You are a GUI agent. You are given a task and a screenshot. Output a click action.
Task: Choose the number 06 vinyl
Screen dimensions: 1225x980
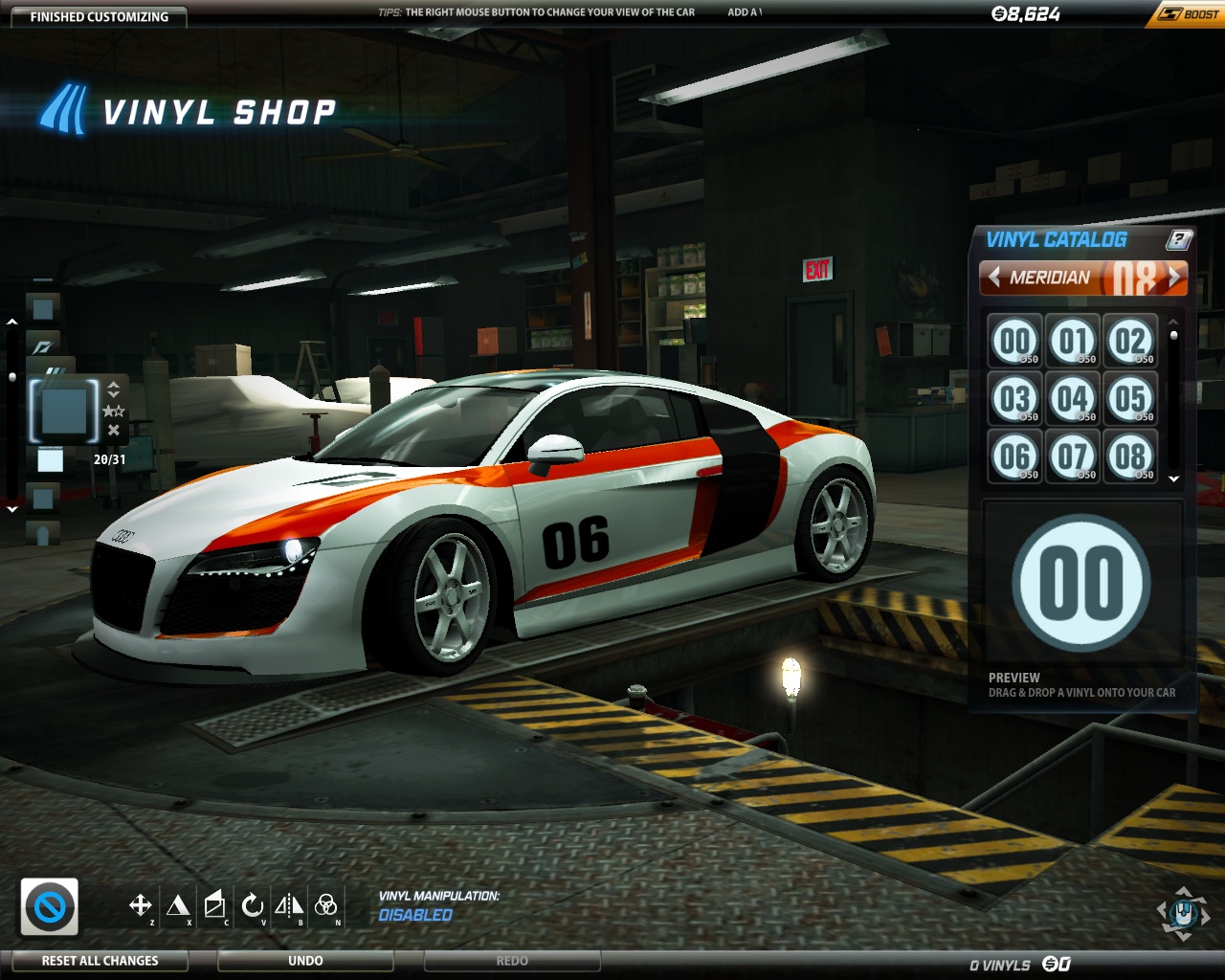click(1014, 457)
